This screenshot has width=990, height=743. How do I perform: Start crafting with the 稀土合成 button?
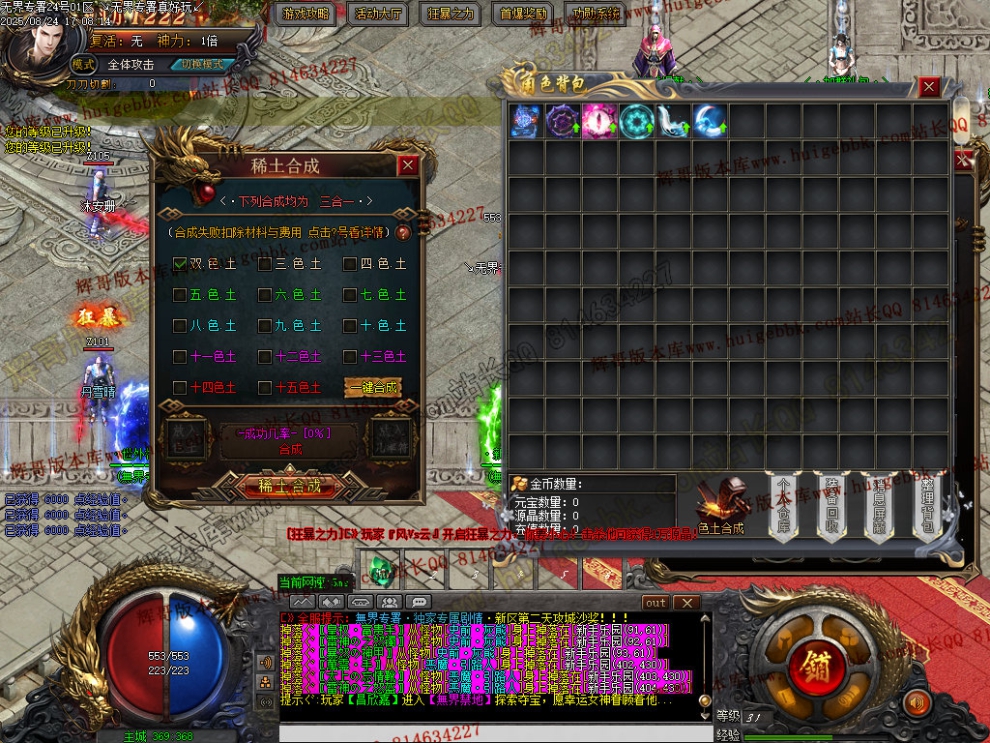pos(289,487)
